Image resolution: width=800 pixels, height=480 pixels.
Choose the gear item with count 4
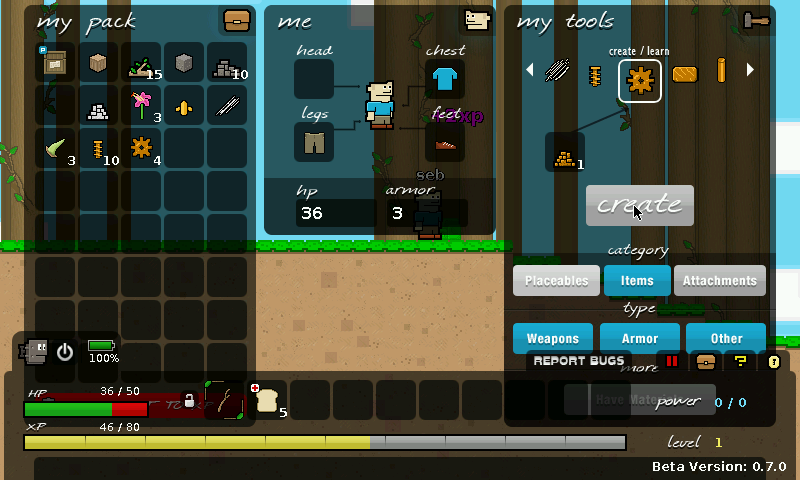tap(141, 148)
